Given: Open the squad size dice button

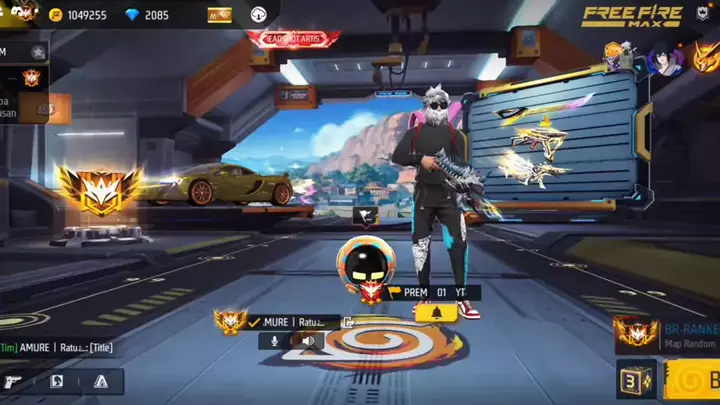Looking at the screenshot, I should 632,382.
